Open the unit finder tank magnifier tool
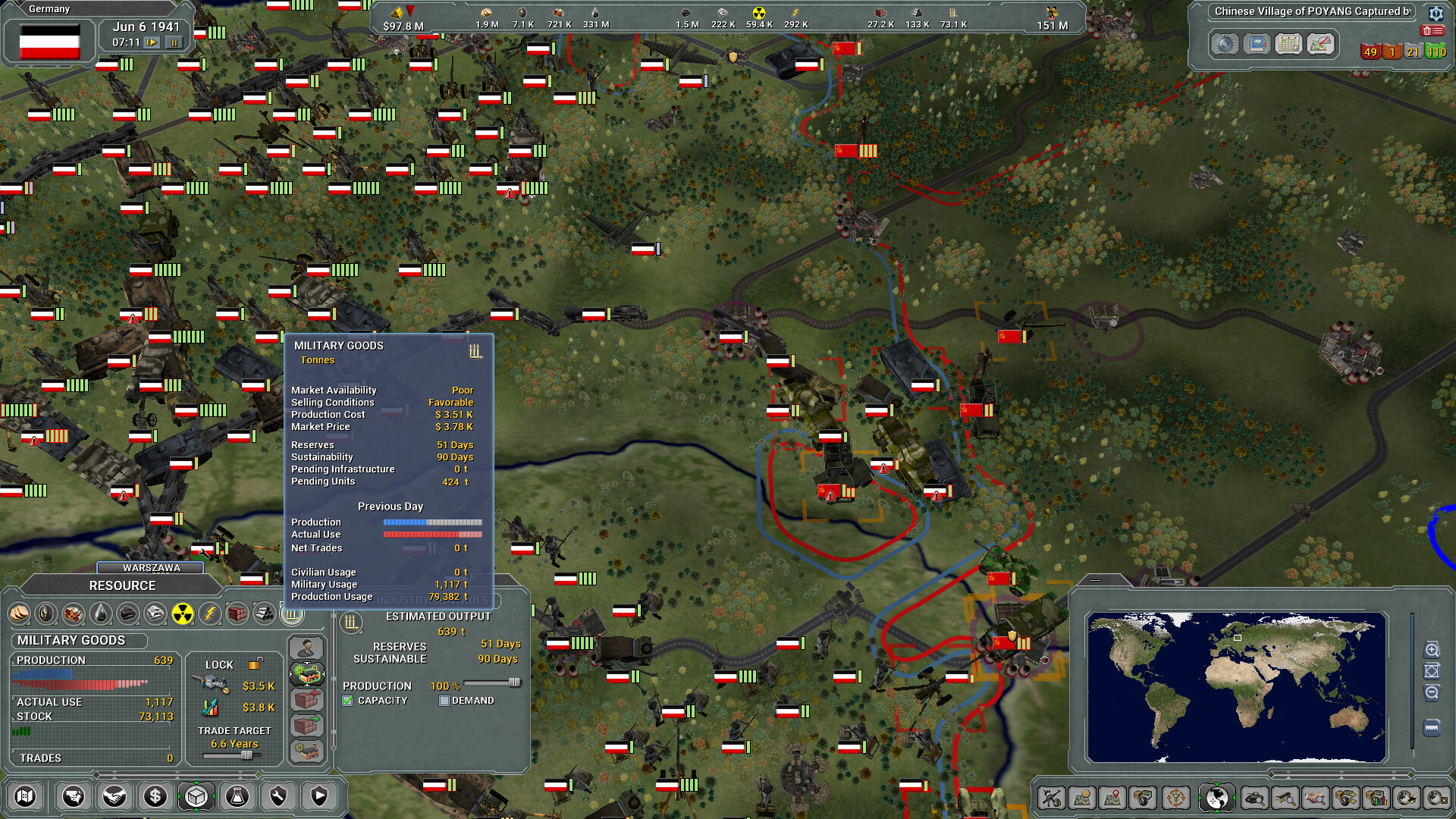Viewport: 1456px width, 819px height. click(1254, 798)
